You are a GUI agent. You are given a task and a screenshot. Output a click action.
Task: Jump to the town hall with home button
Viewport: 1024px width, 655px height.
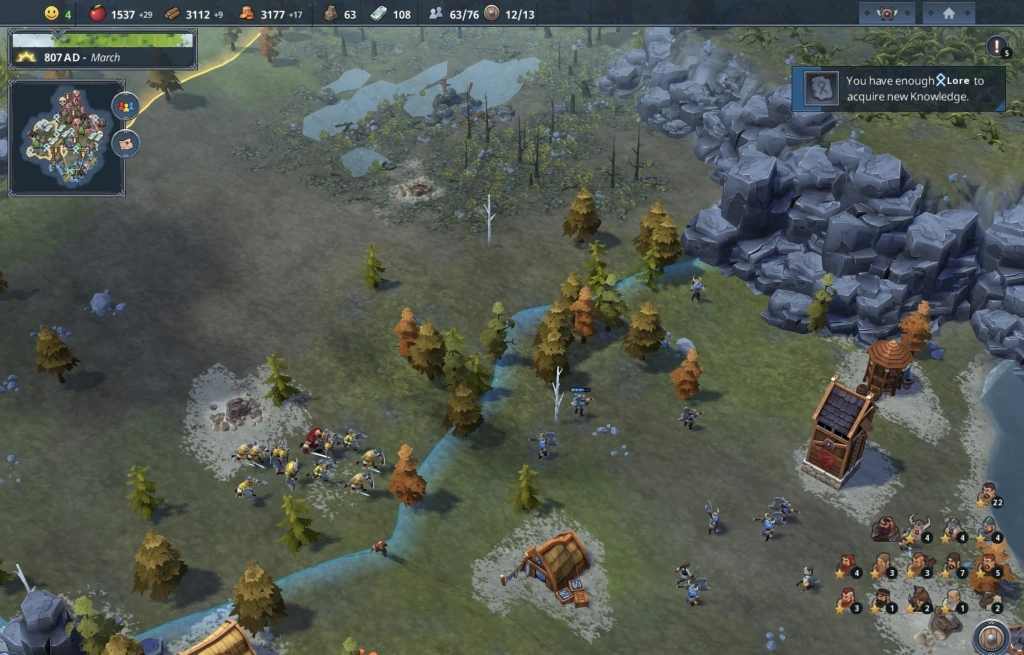pyautogui.click(x=949, y=13)
